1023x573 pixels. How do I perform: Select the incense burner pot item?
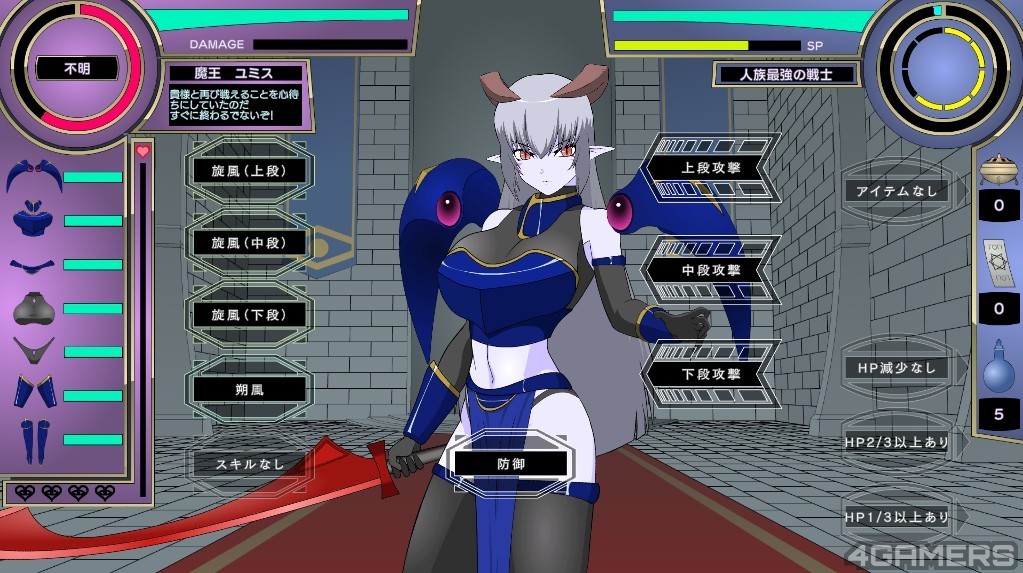click(998, 170)
